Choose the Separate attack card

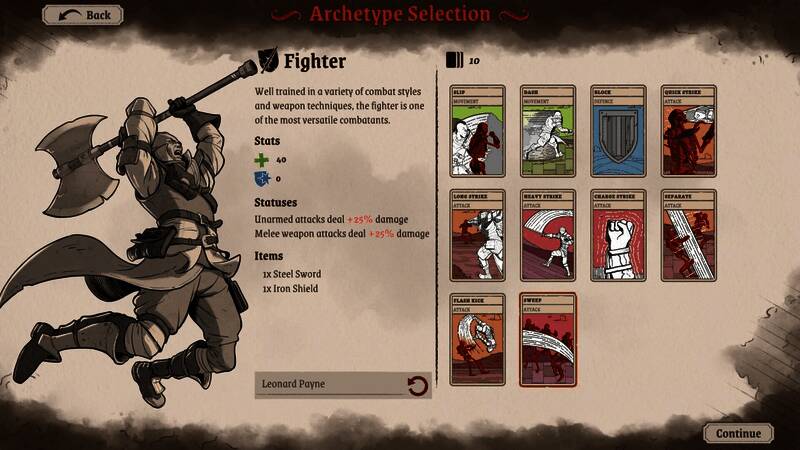(688, 235)
